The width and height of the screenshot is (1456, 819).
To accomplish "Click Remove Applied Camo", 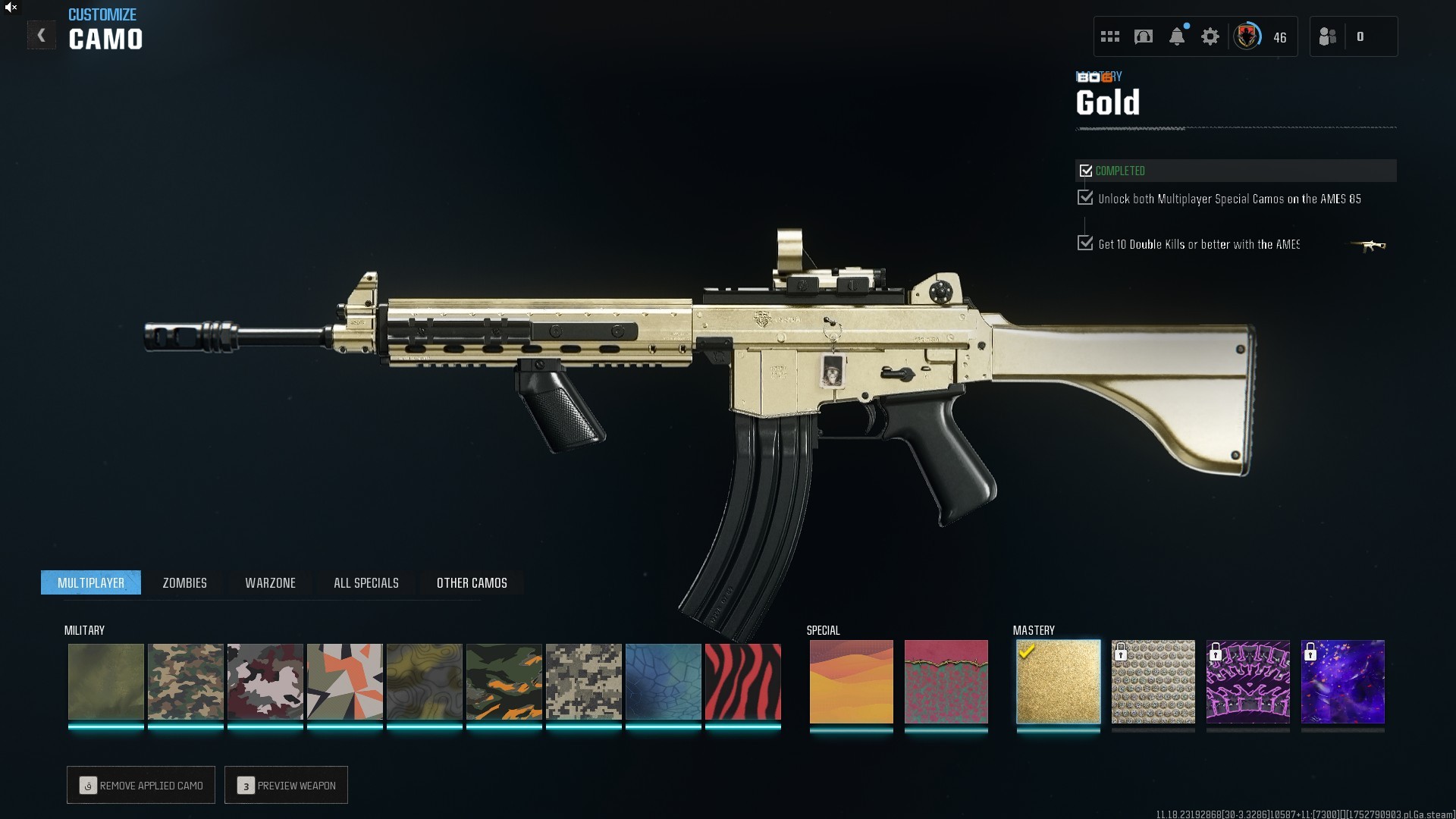I will tap(141, 785).
